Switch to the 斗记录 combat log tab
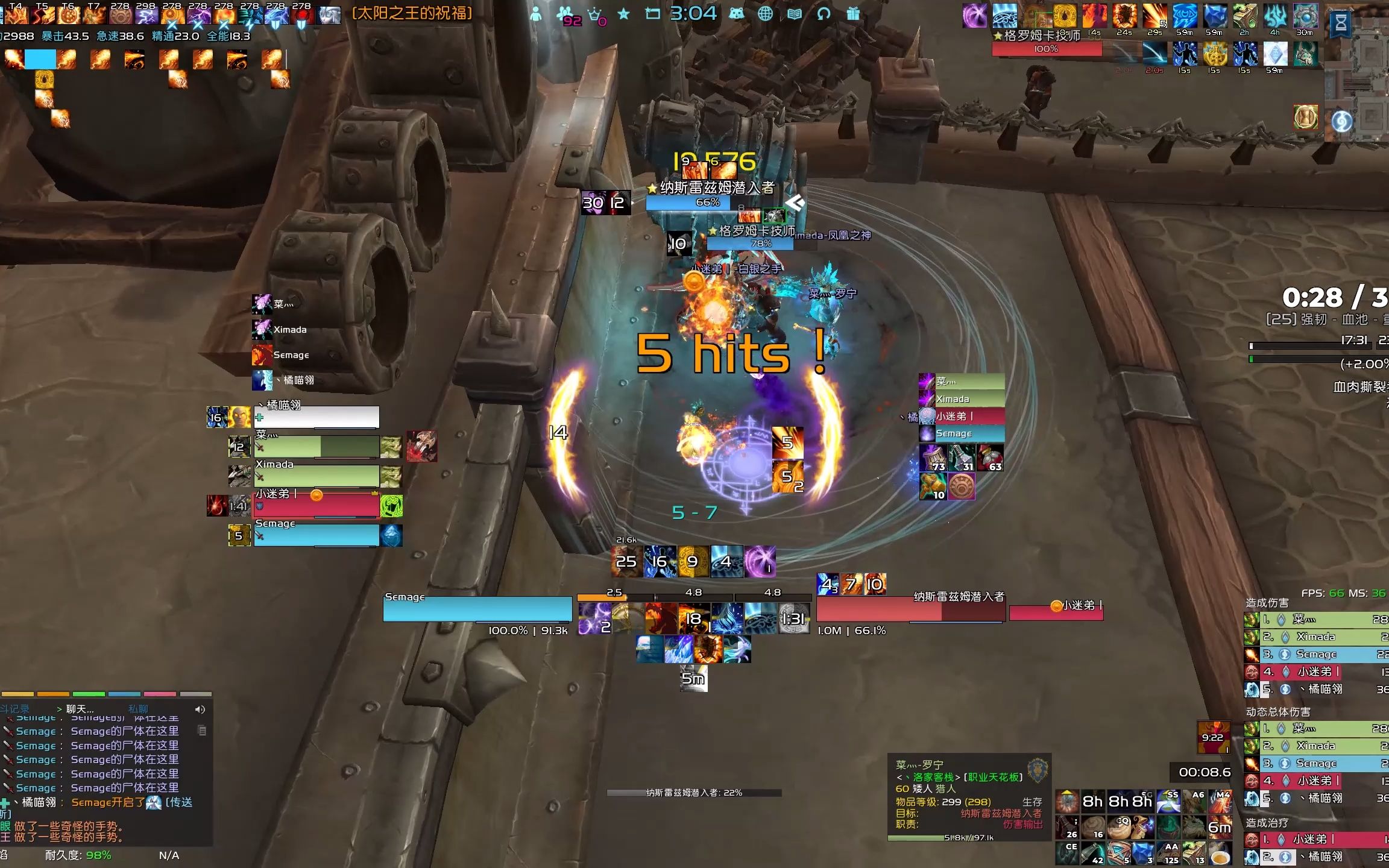The height and width of the screenshot is (868, 1389). [15, 709]
